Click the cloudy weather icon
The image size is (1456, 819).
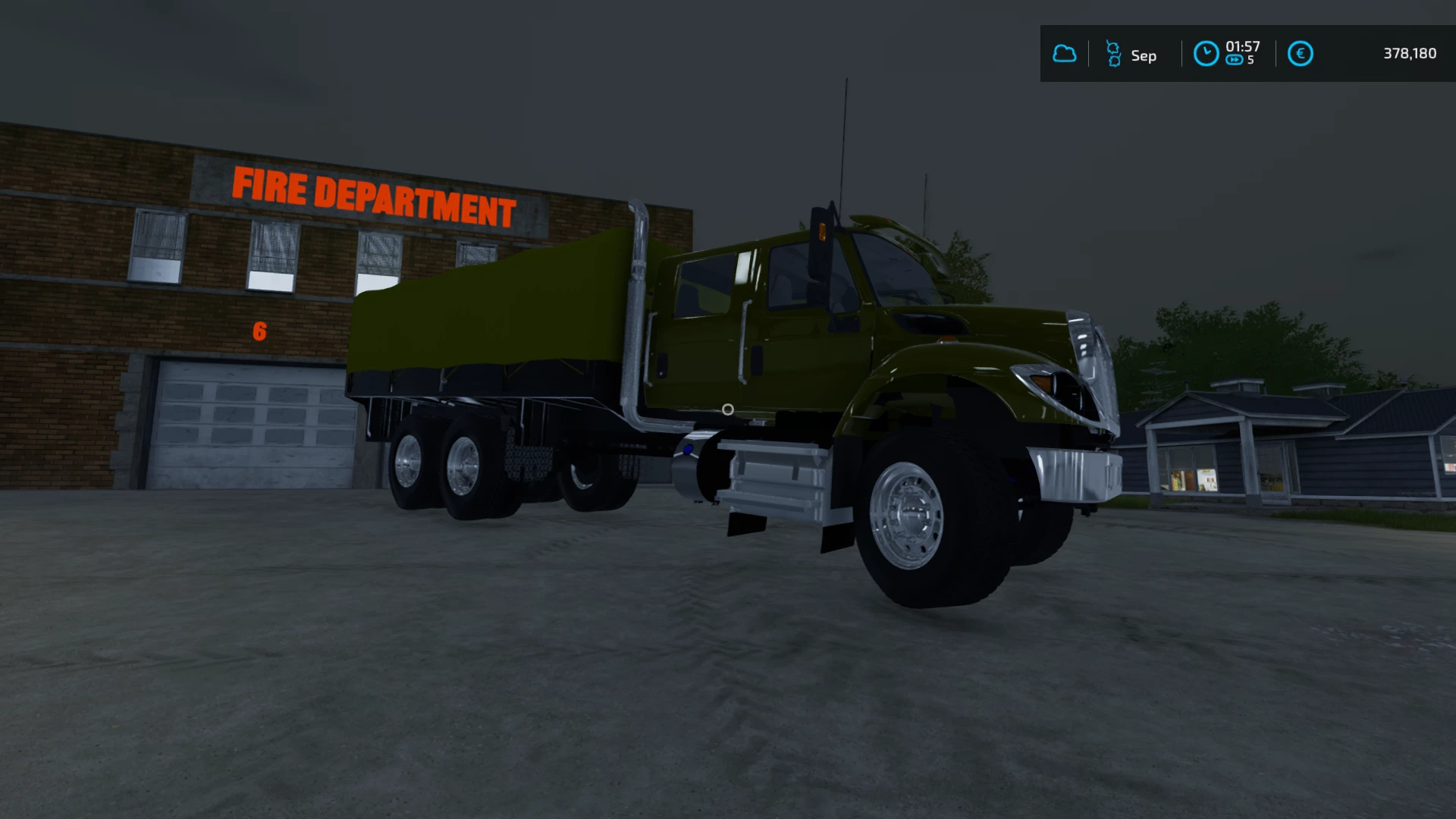pyautogui.click(x=1064, y=54)
